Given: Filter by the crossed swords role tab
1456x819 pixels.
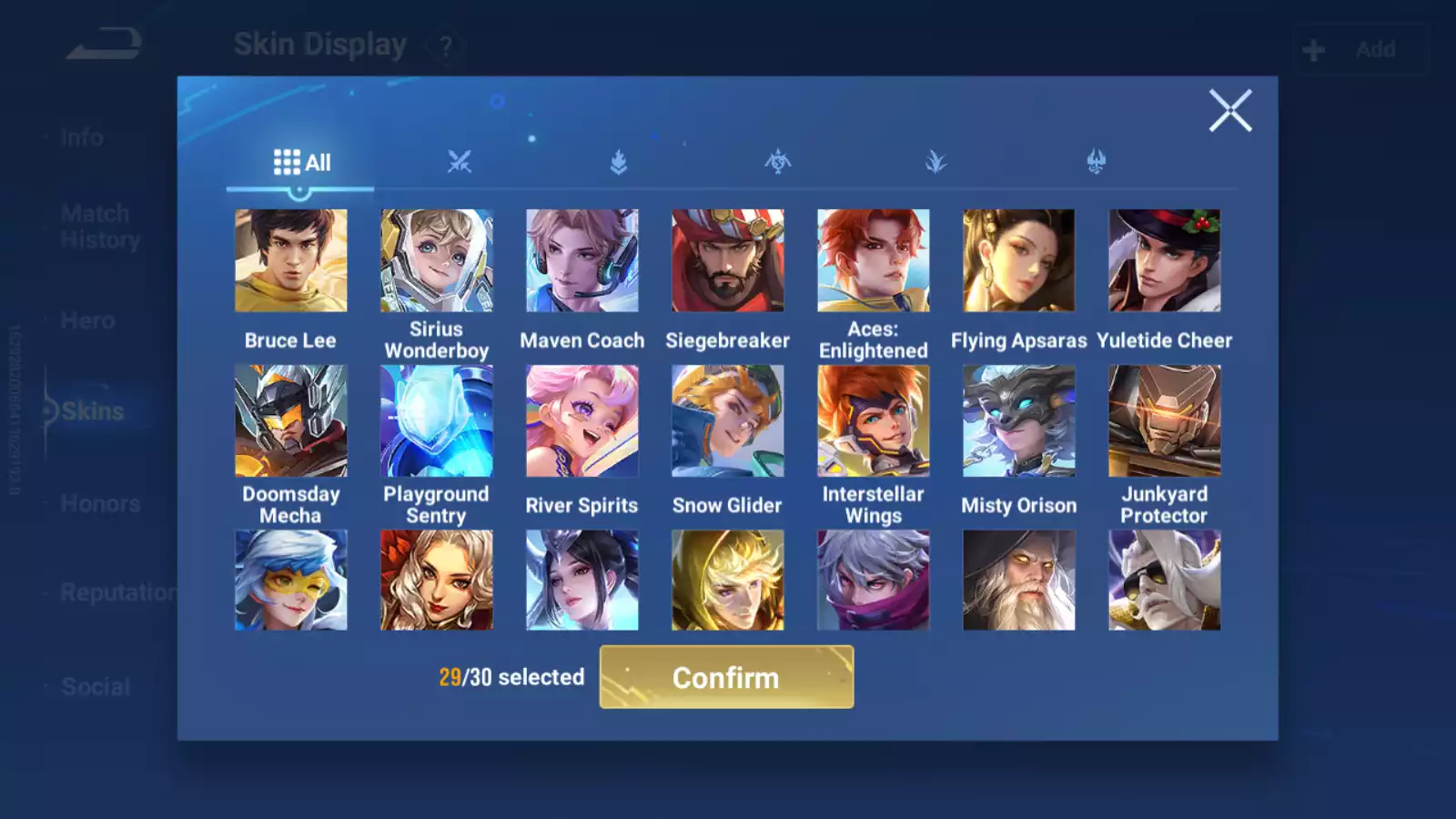Looking at the screenshot, I should (460, 163).
